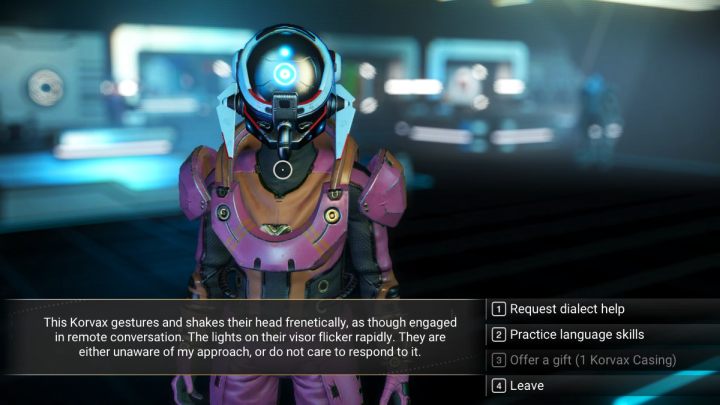Choose the Request dialect help option
Viewport: 720px width, 405px height.
click(x=567, y=309)
